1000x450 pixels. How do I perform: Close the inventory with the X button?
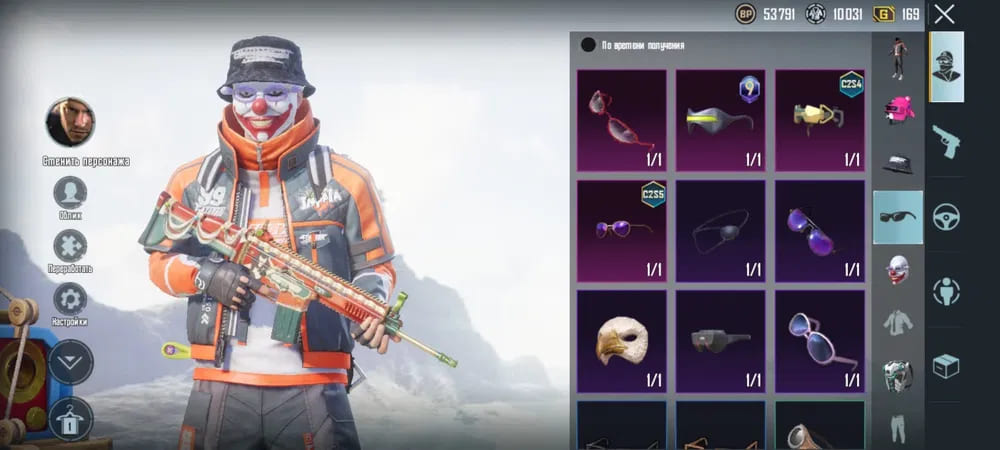pos(944,14)
